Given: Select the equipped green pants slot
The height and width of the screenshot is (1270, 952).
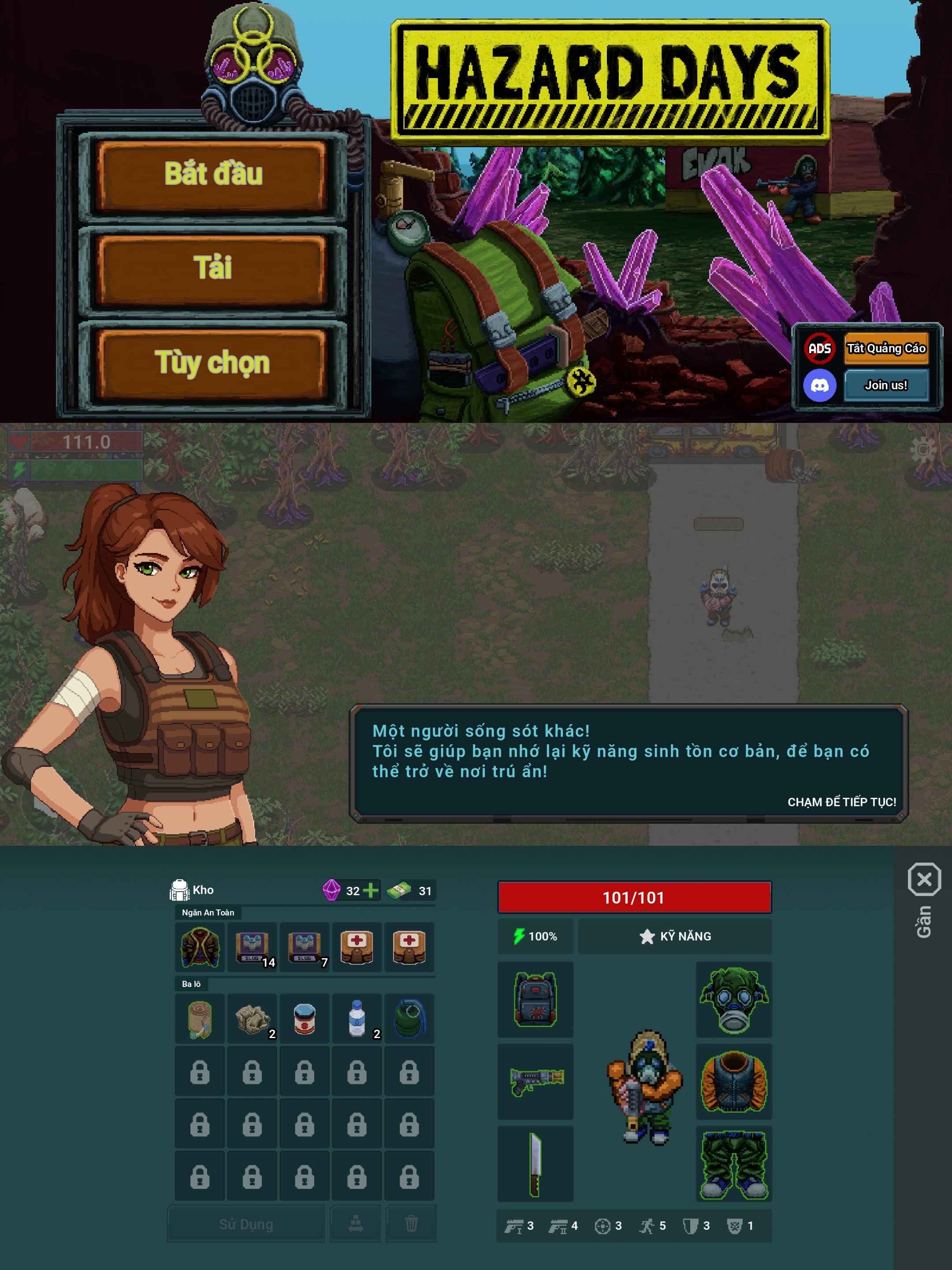Looking at the screenshot, I should tap(733, 1164).
